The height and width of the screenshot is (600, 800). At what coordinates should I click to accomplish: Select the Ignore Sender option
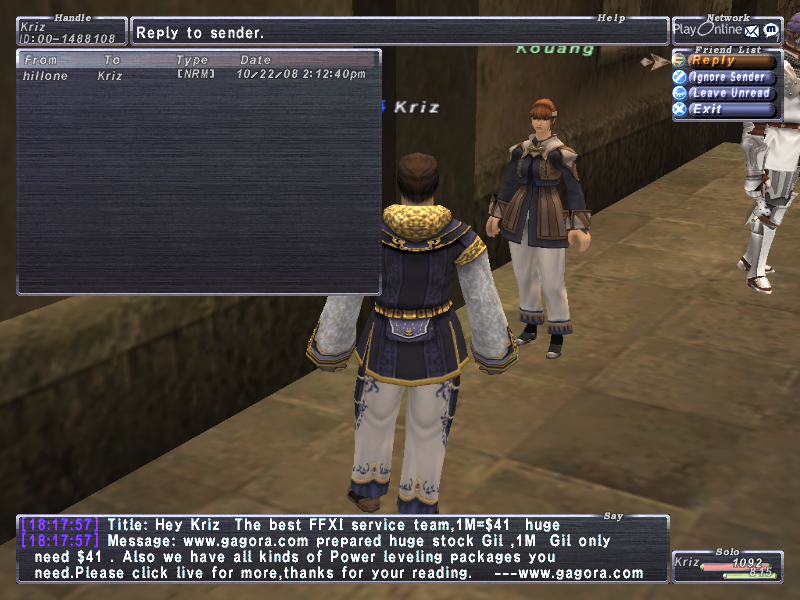coord(728,77)
